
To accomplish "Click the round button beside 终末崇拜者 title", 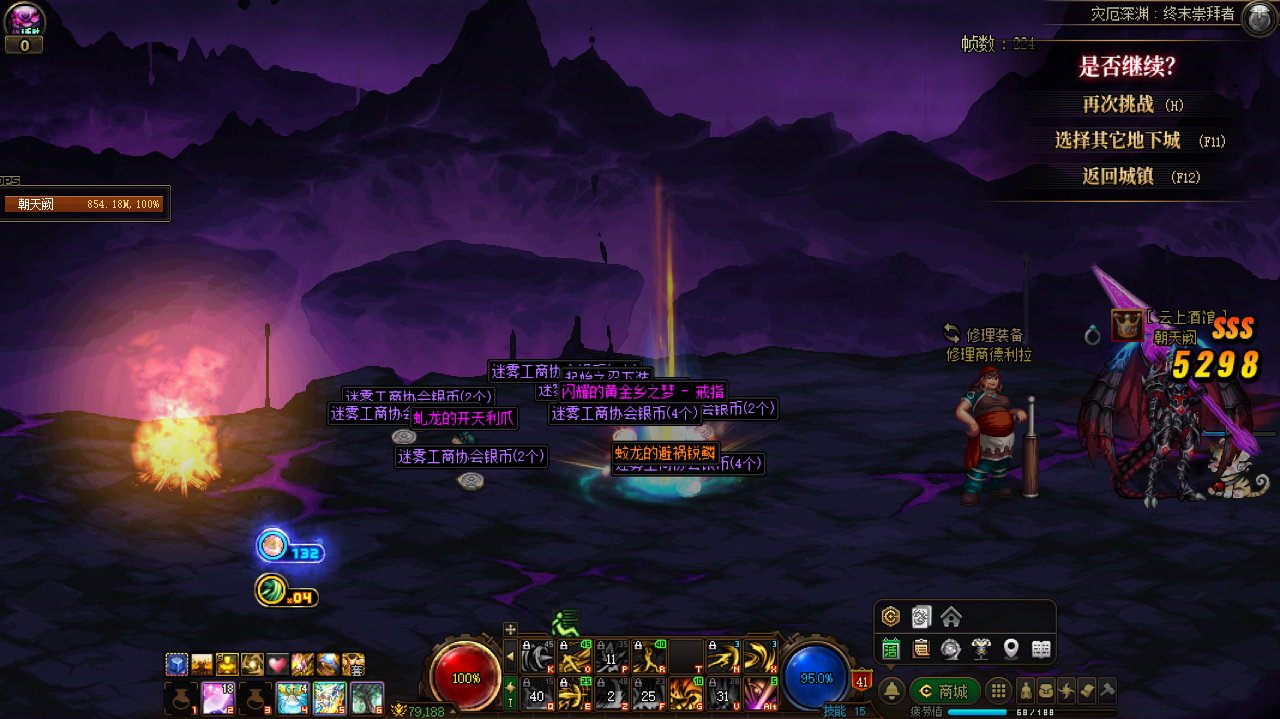I will pyautogui.click(x=1257, y=17).
